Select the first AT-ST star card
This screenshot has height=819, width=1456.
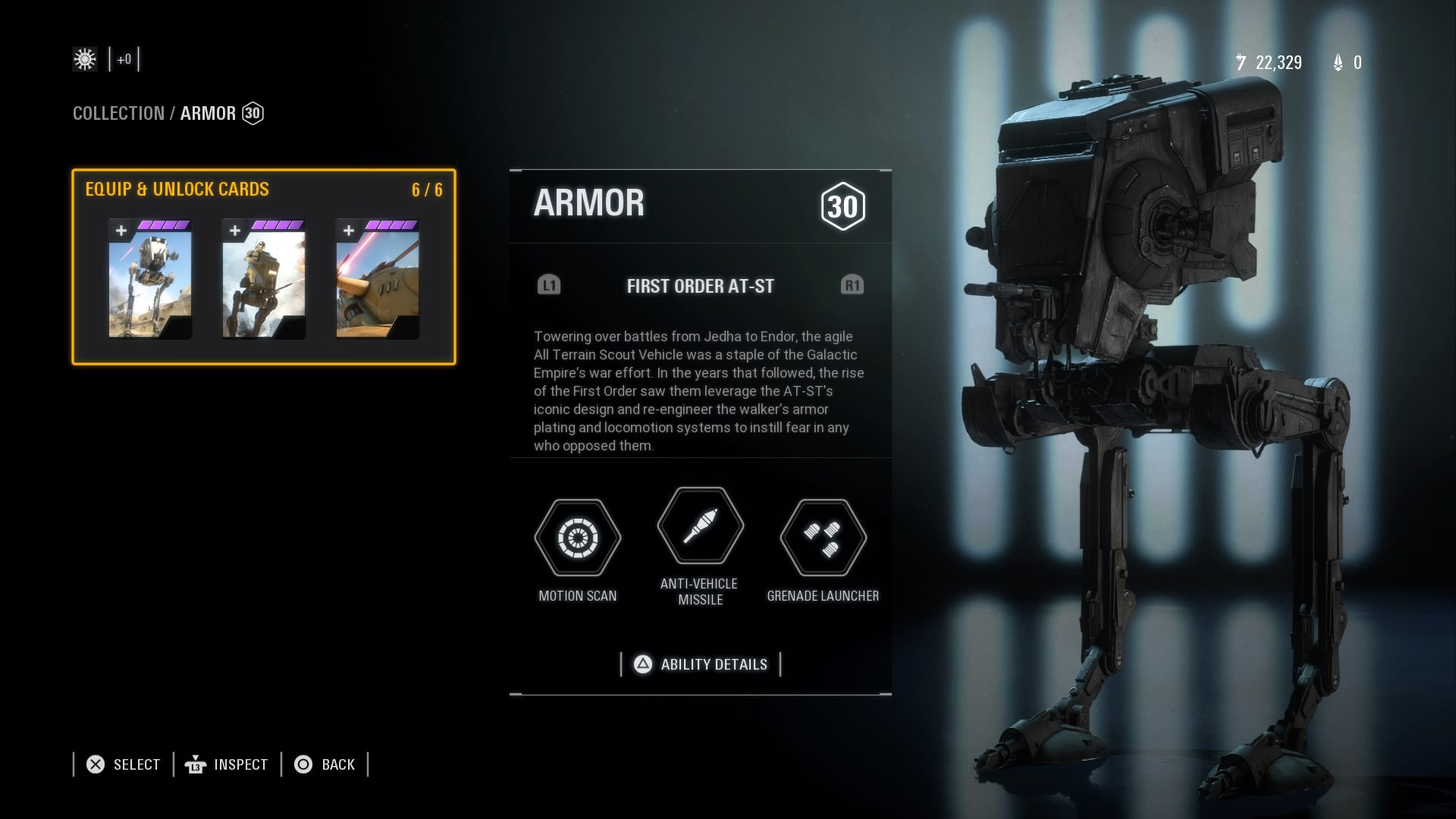point(150,279)
